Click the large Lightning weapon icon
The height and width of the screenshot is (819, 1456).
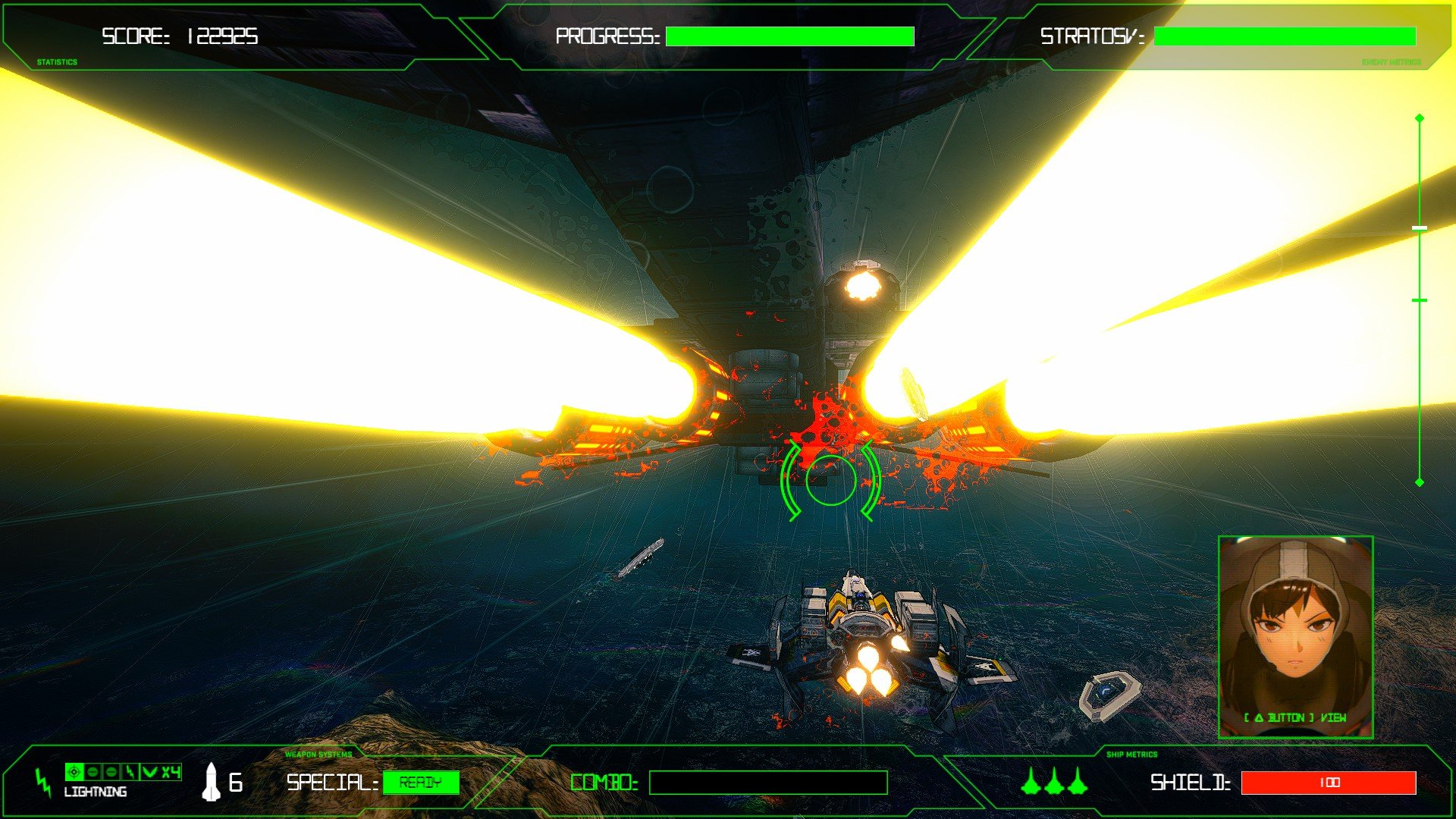click(x=43, y=783)
